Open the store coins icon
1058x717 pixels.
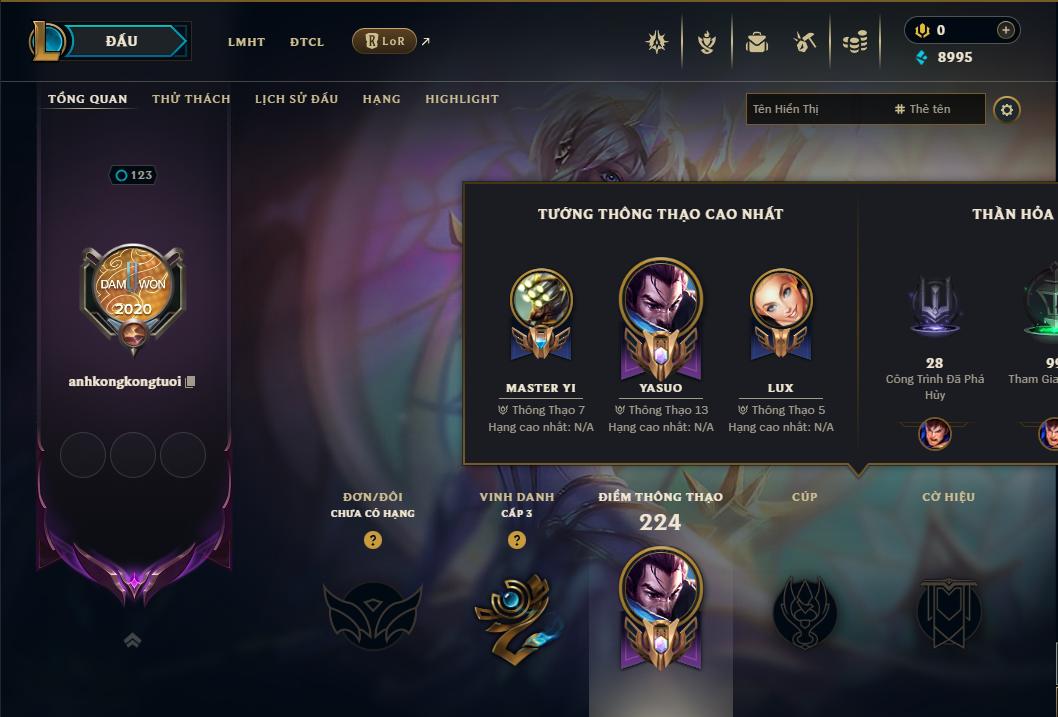[855, 42]
